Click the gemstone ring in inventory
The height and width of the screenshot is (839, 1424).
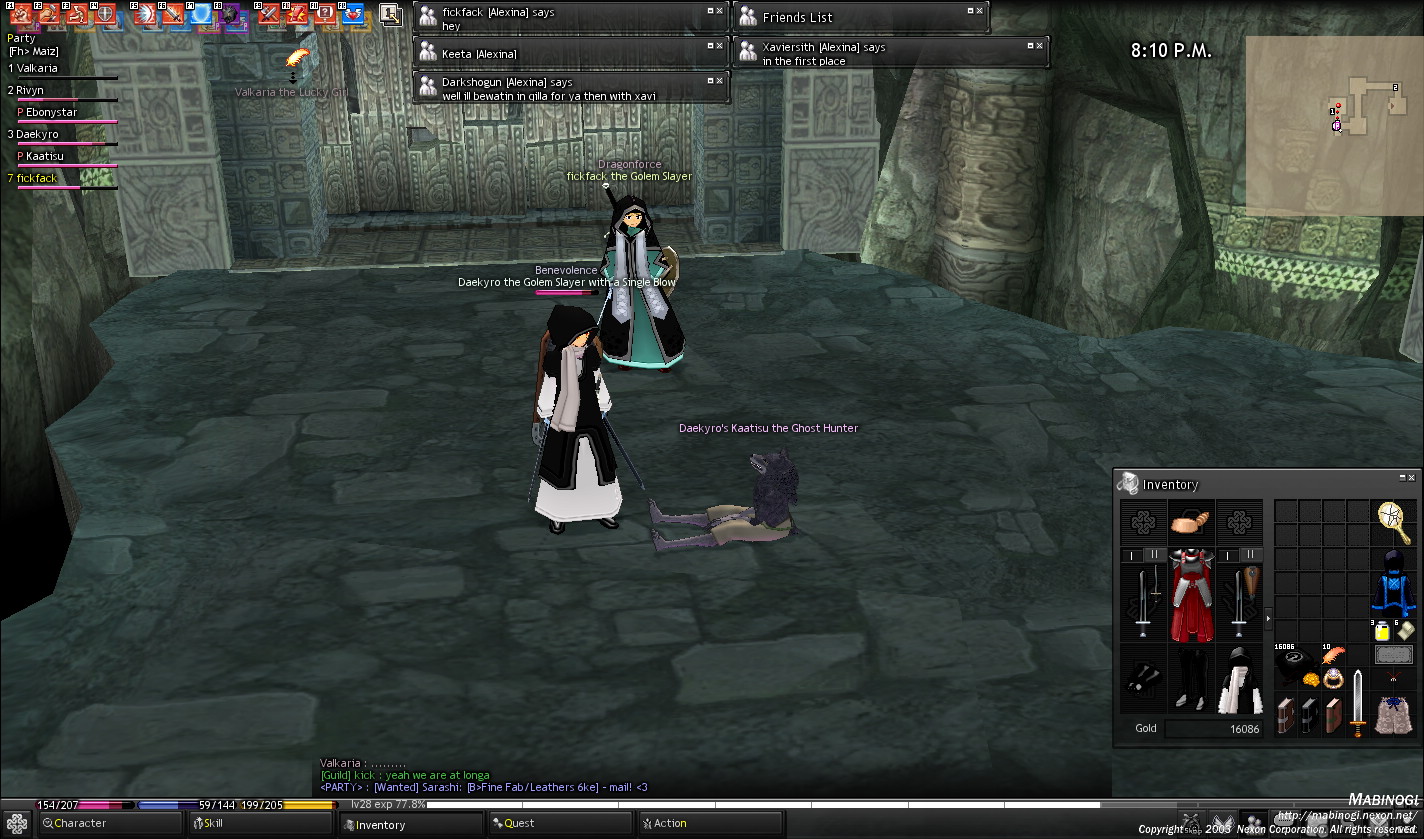click(1333, 679)
